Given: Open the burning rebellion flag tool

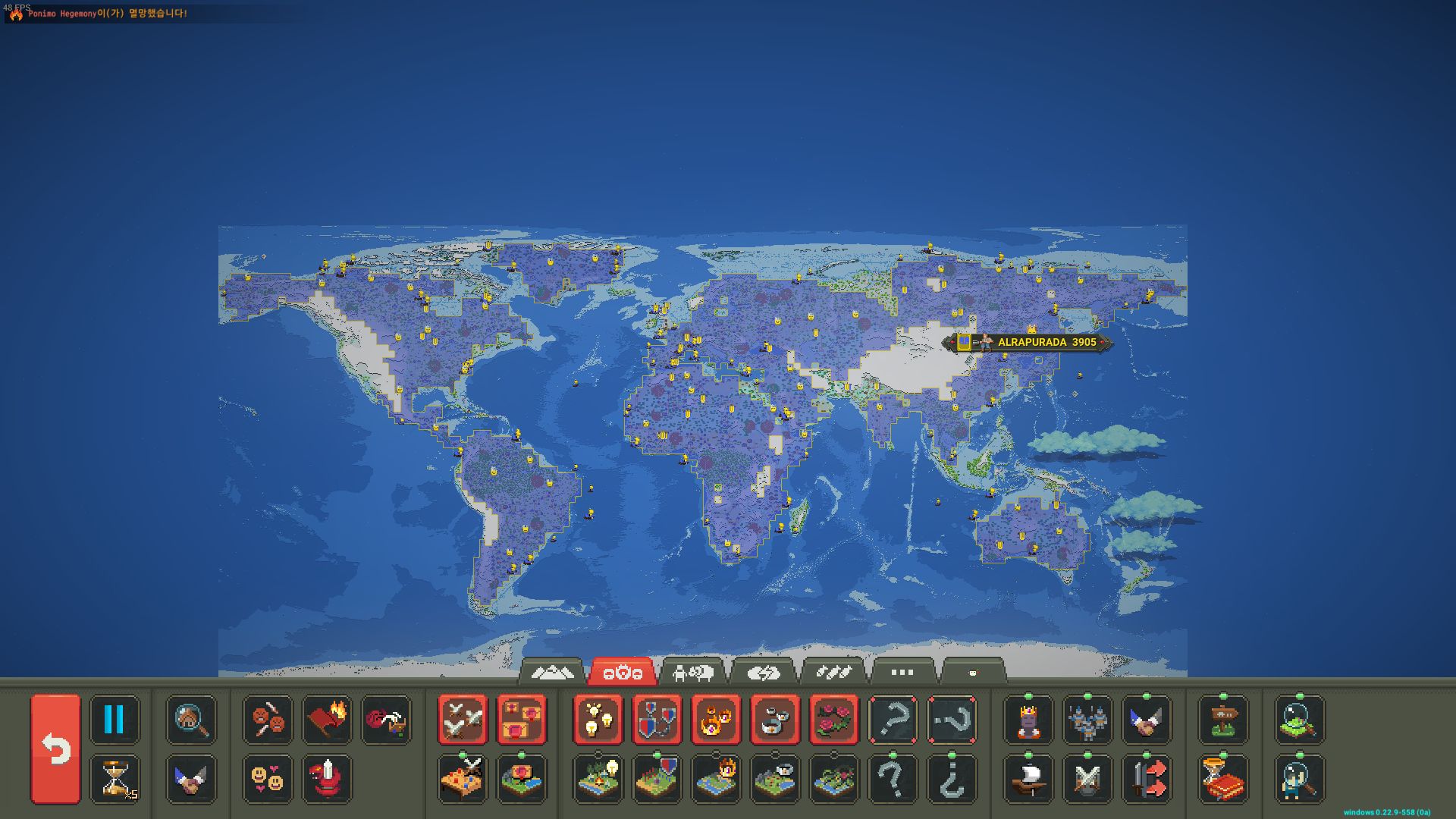Looking at the screenshot, I should pos(326,719).
